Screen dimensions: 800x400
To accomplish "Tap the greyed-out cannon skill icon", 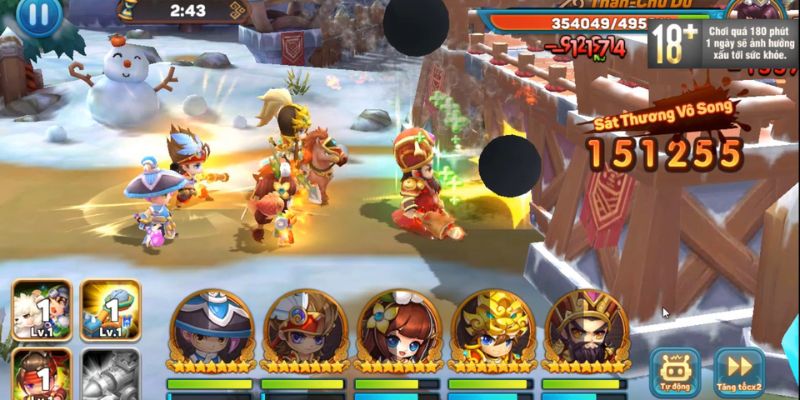I will pos(109,375).
